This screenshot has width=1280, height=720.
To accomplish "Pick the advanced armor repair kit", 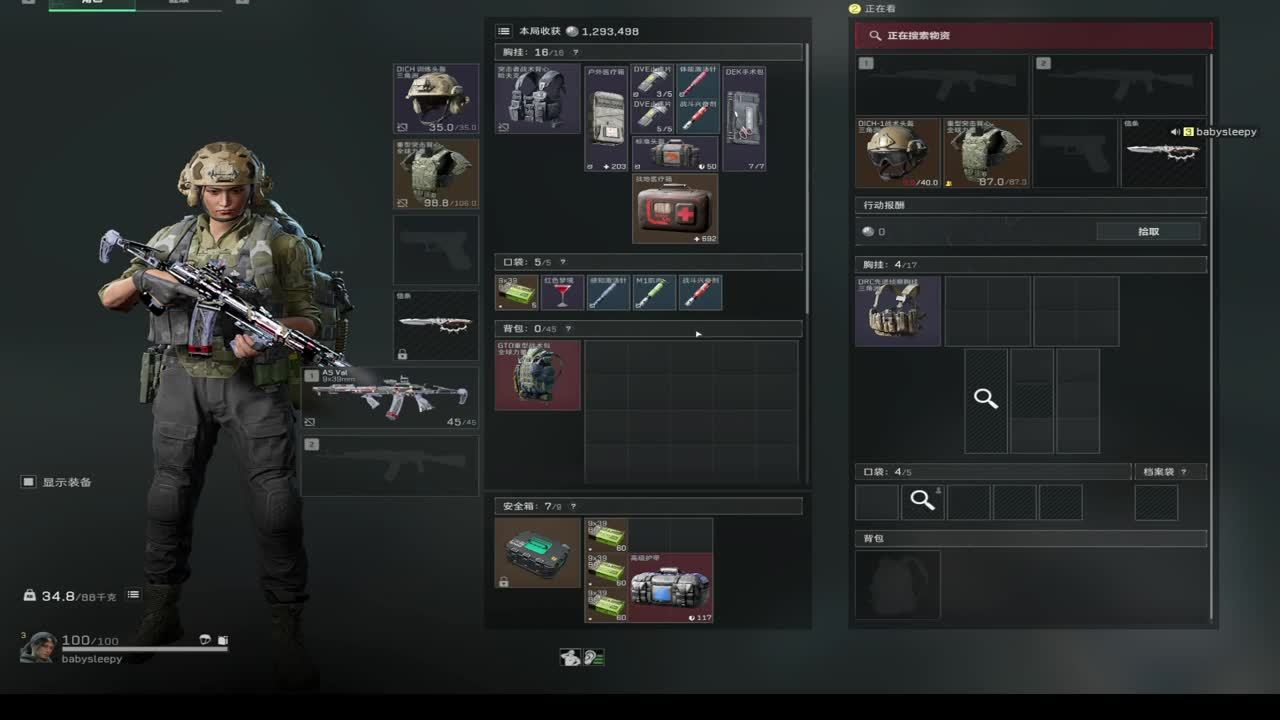I will (x=670, y=588).
